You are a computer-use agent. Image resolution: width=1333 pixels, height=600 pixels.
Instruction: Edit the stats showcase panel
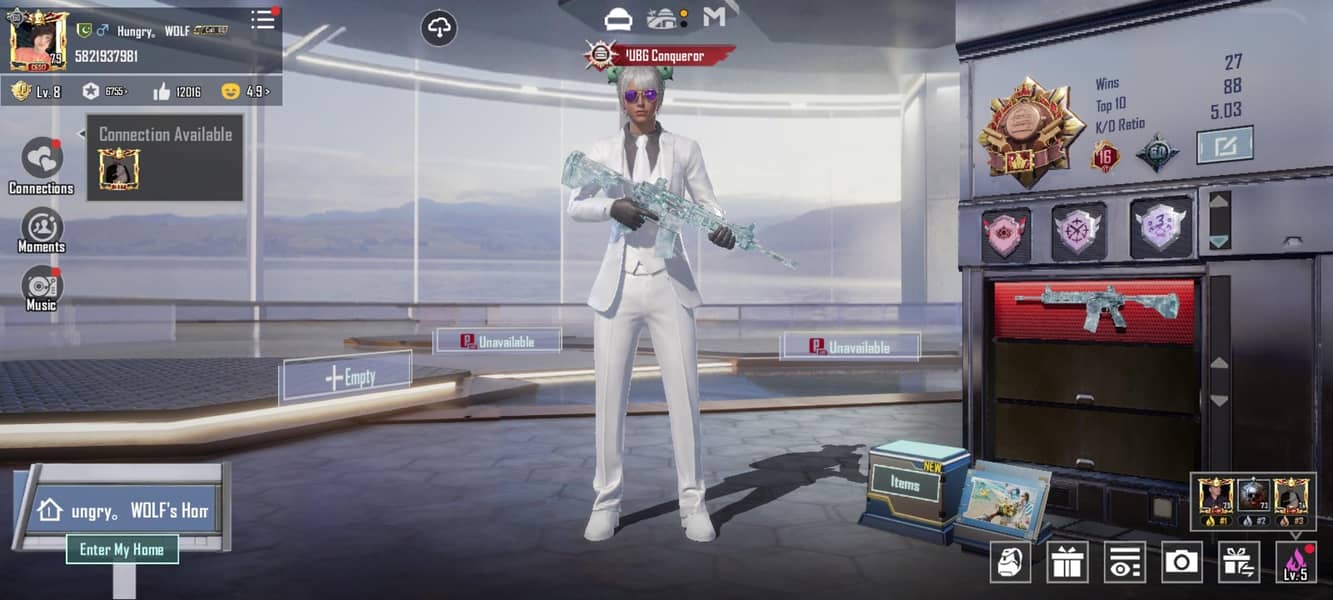(1225, 145)
